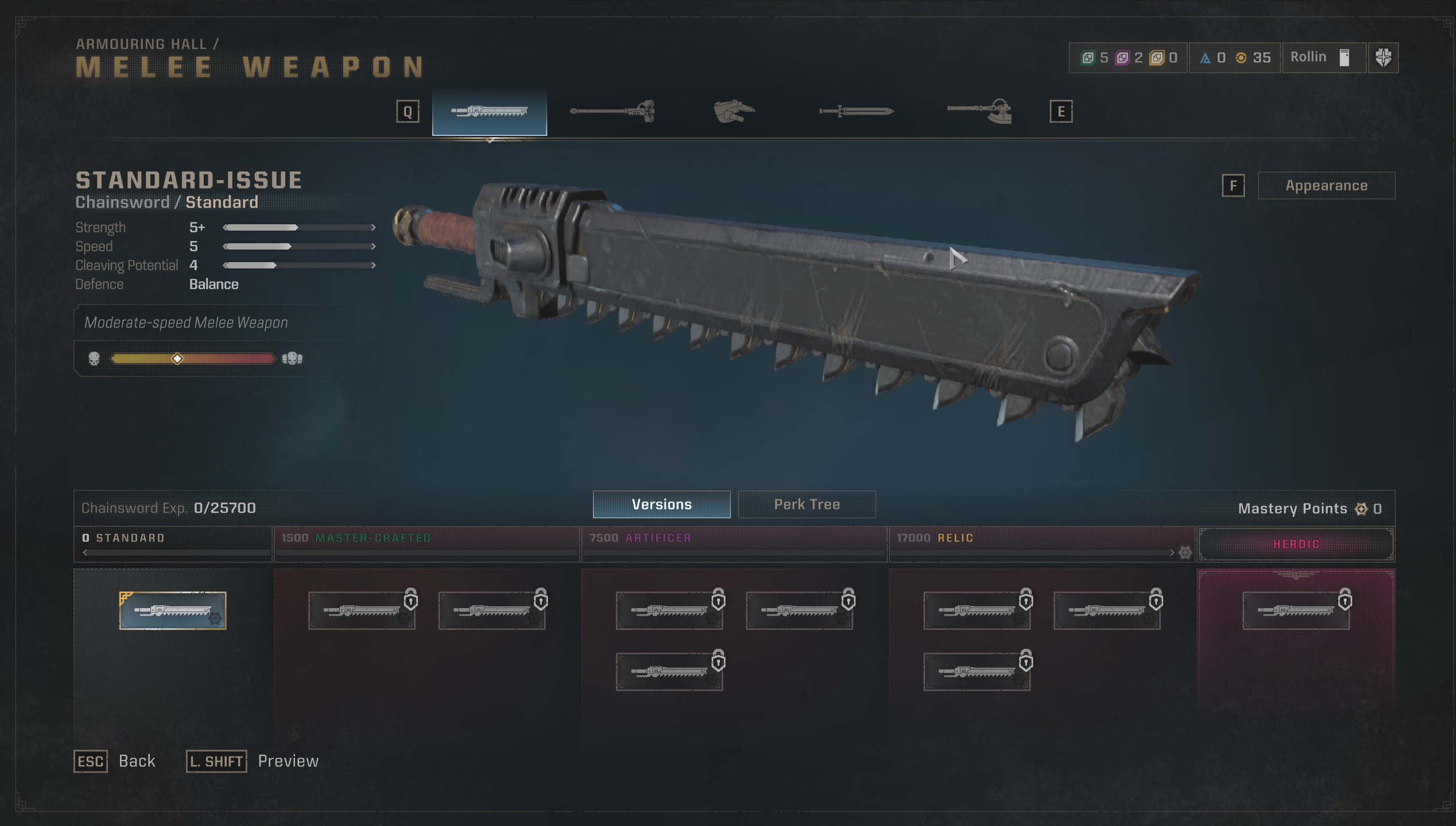This screenshot has height=826, width=1456.
Task: Open the previous weapon with Q shortcut button
Action: point(408,111)
